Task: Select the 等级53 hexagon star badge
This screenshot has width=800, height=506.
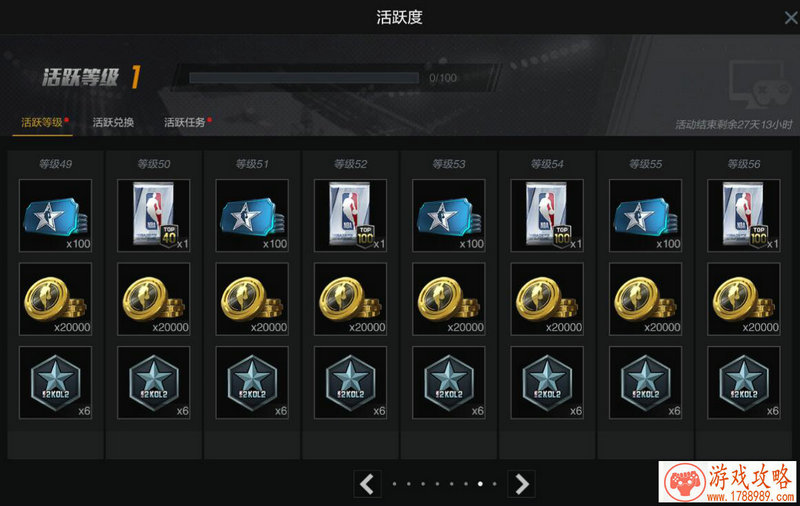Action: click(448, 382)
